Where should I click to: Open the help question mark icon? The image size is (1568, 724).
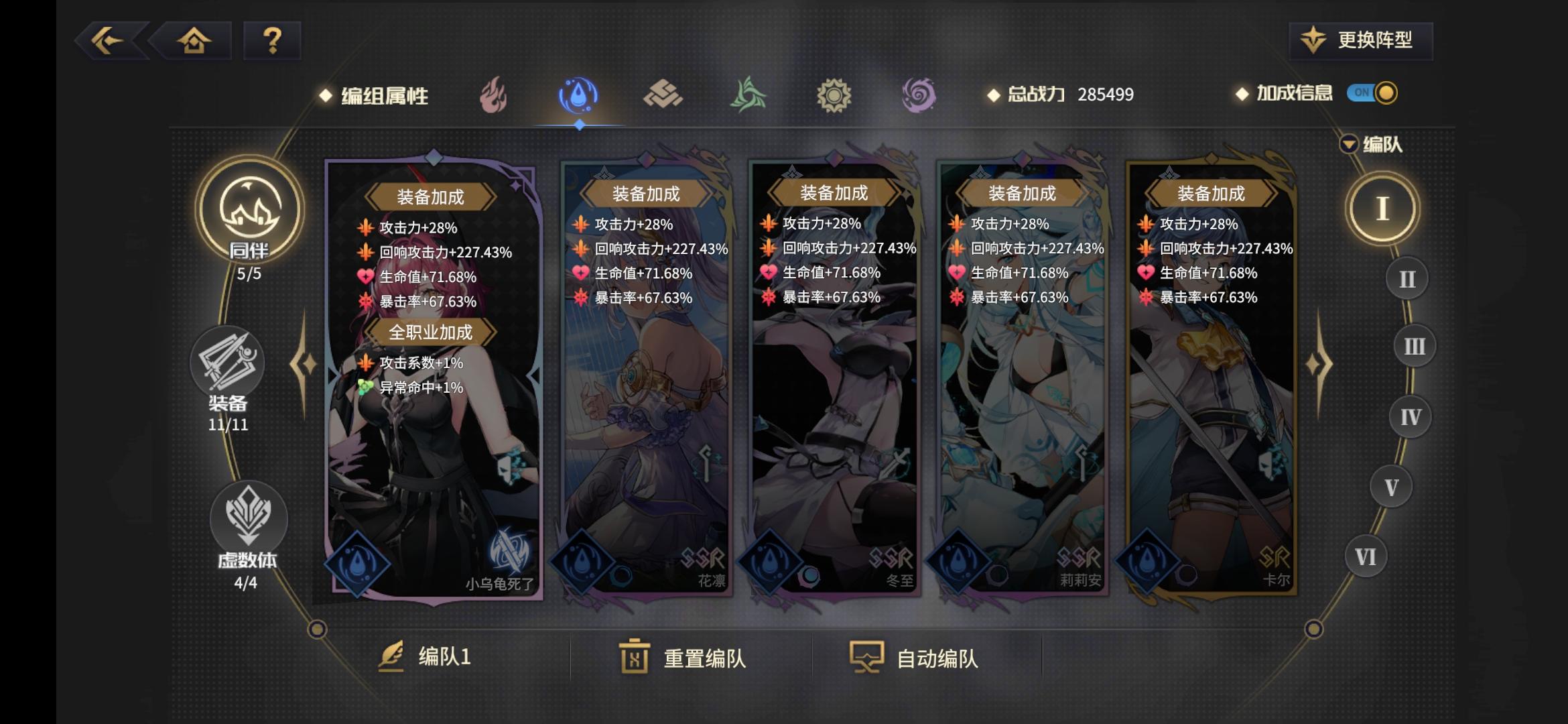tap(271, 42)
